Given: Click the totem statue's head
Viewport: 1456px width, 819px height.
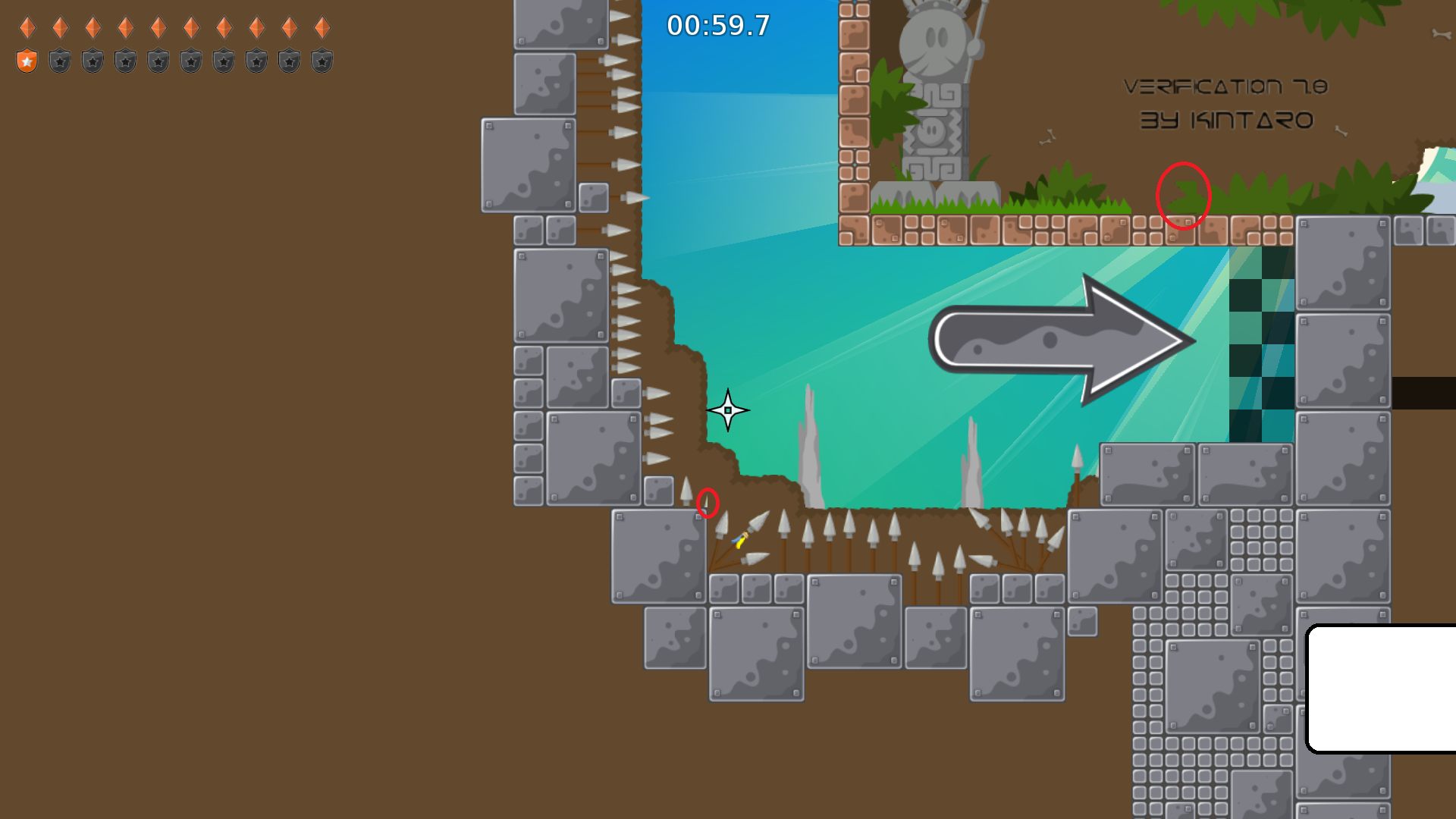Looking at the screenshot, I should click(937, 42).
